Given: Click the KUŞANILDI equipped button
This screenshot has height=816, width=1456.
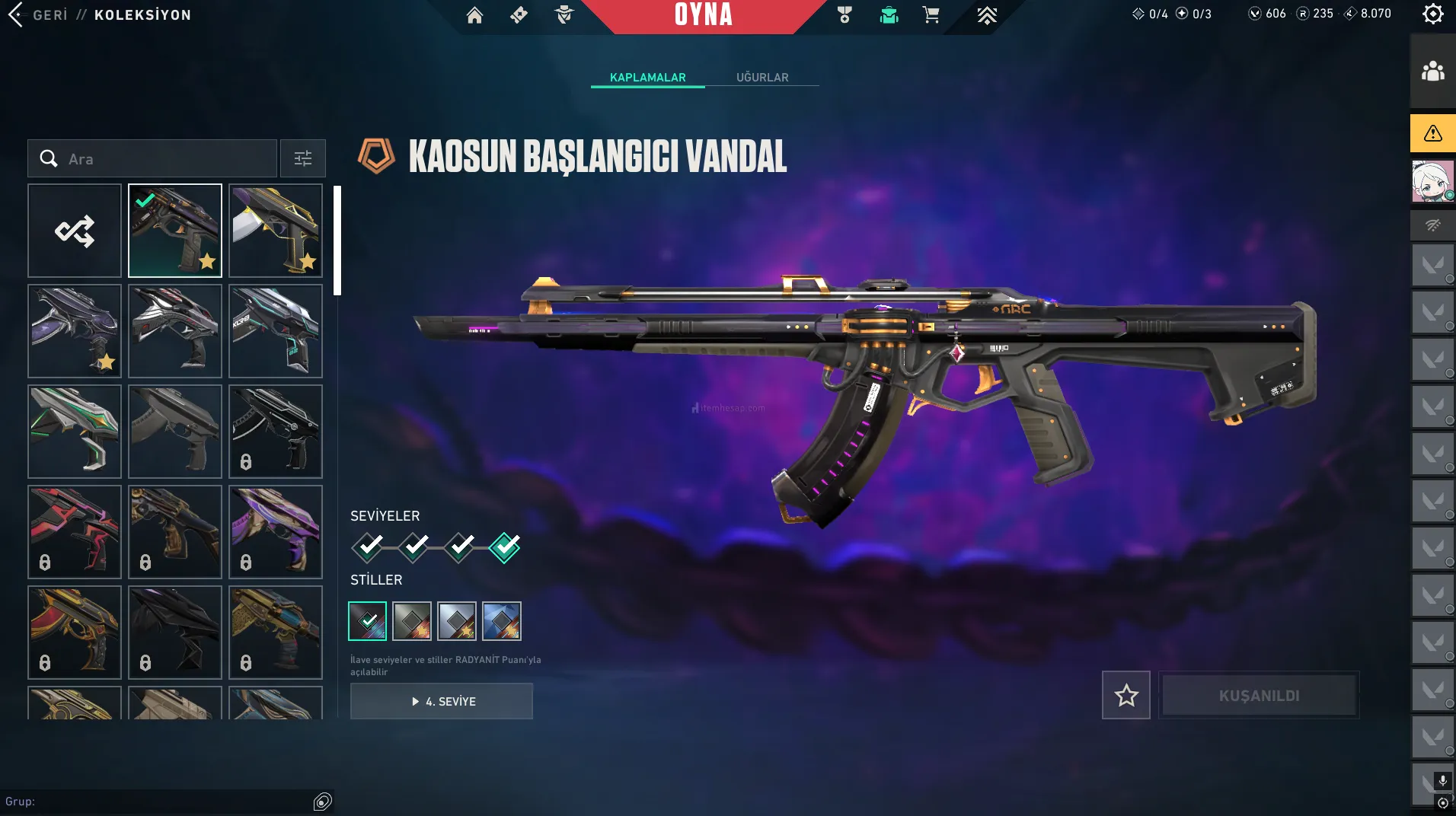Looking at the screenshot, I should (1259, 695).
